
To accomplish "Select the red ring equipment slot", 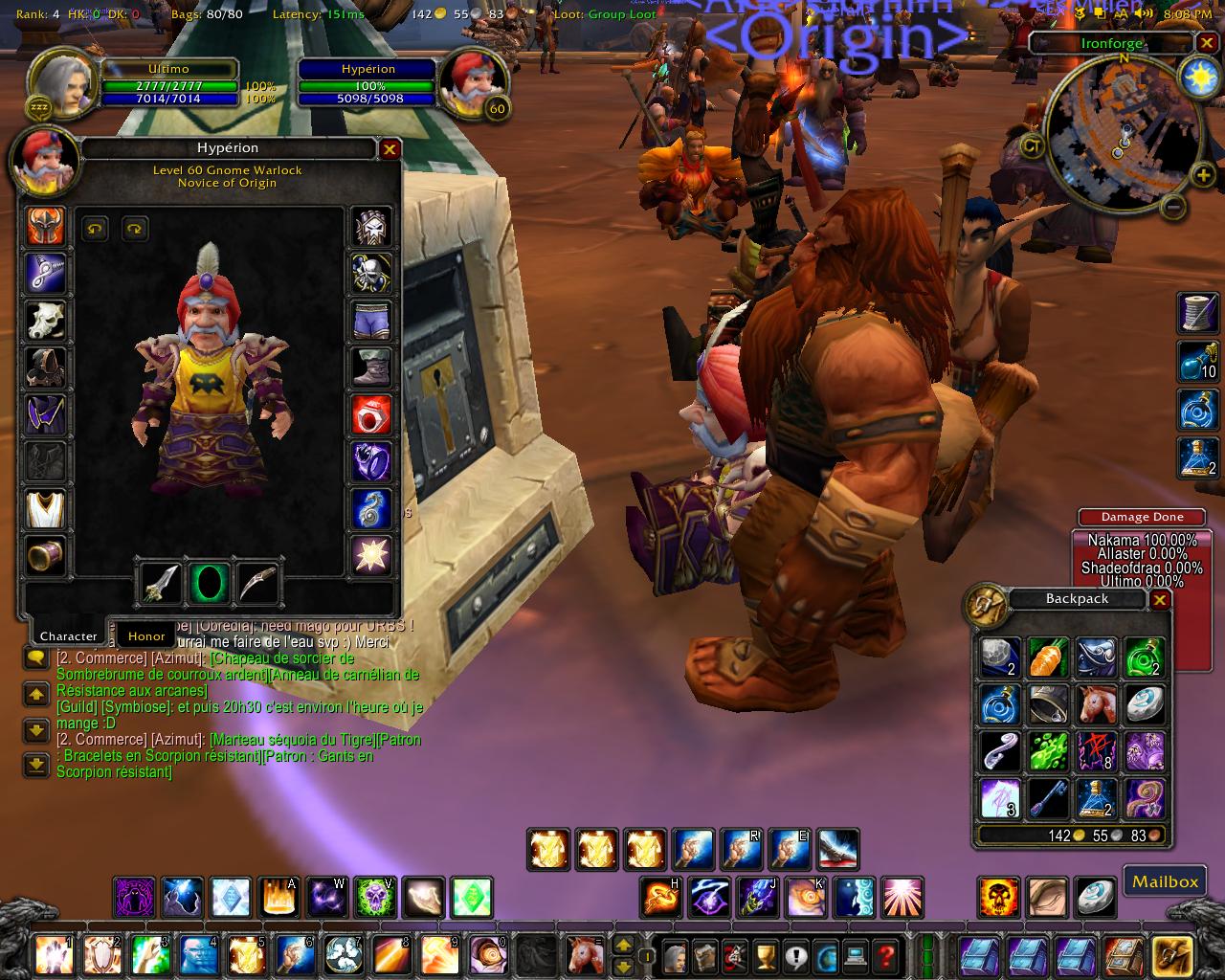I will pos(371,415).
